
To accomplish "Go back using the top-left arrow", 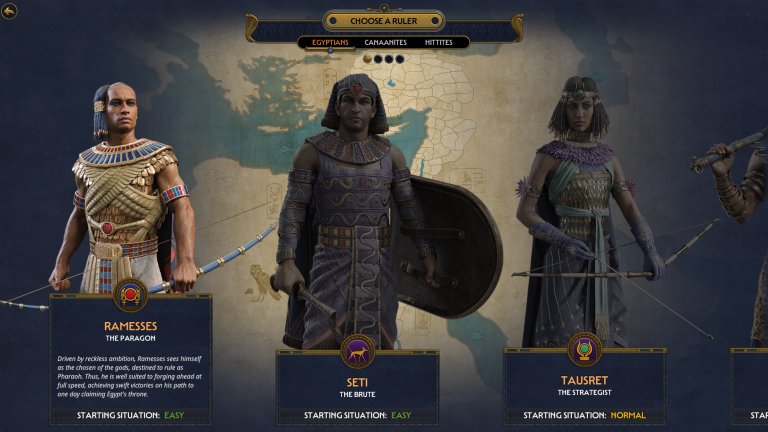I will 10,11.
